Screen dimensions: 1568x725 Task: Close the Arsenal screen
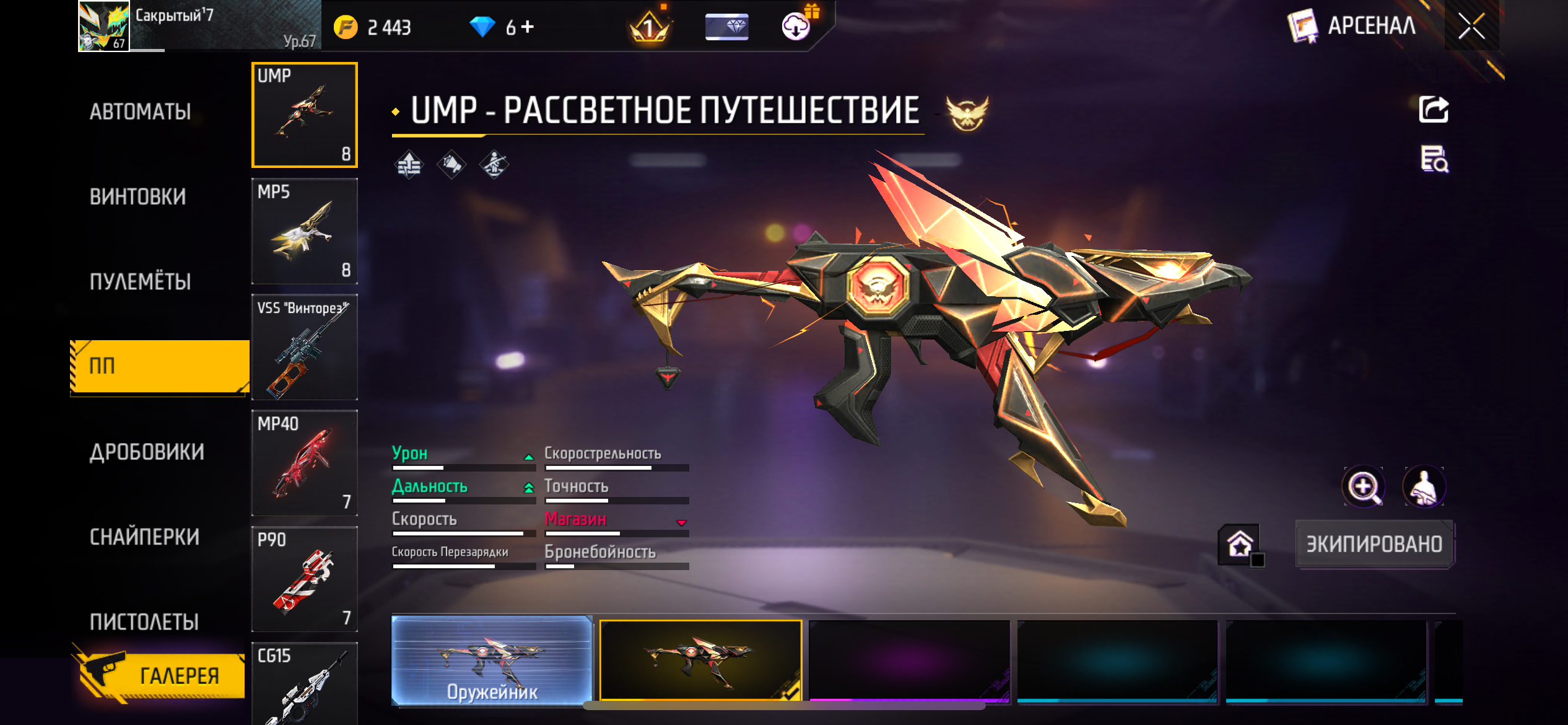coord(1471,26)
